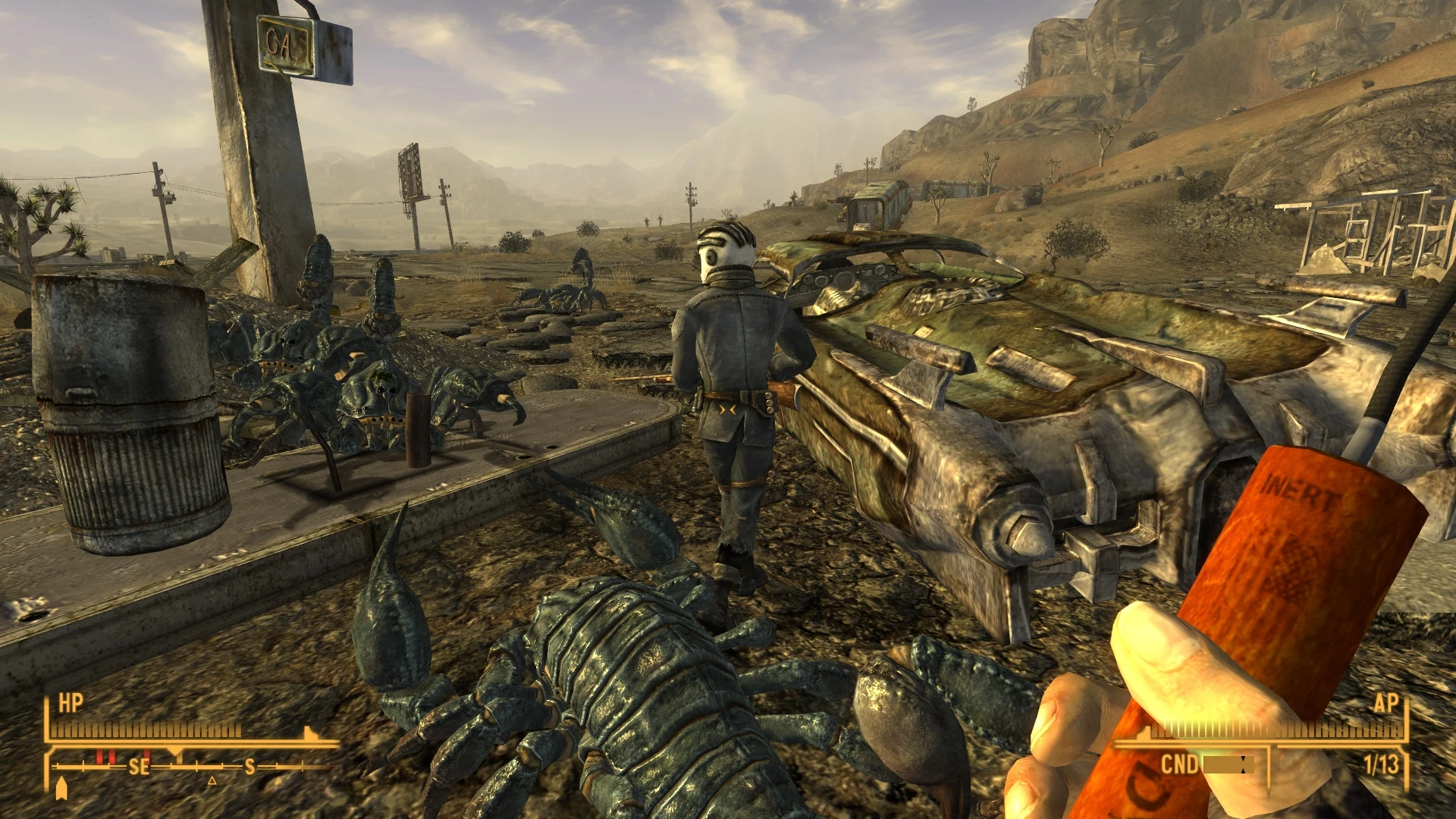
Task: Click the SE heading on the compass
Action: 140,767
